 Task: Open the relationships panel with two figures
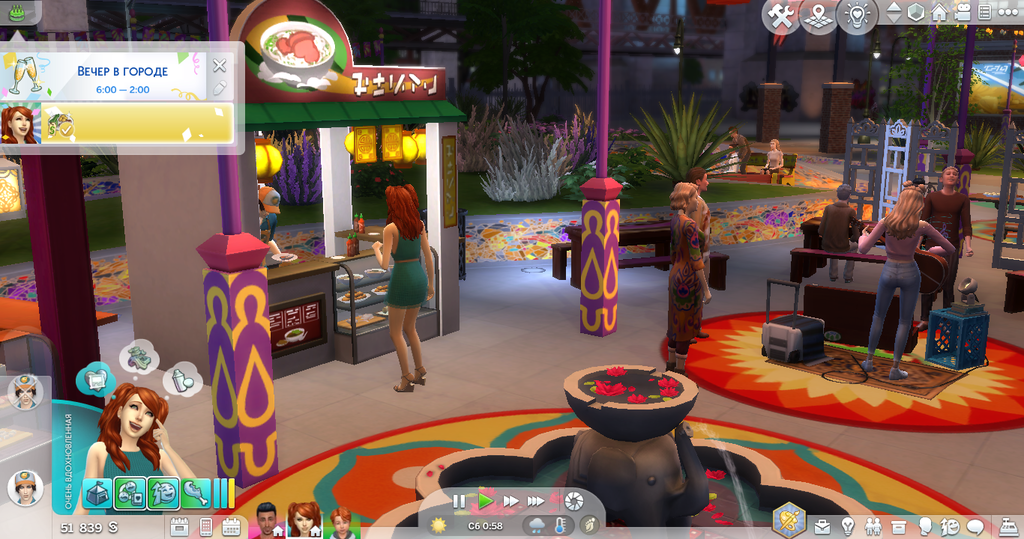873,526
